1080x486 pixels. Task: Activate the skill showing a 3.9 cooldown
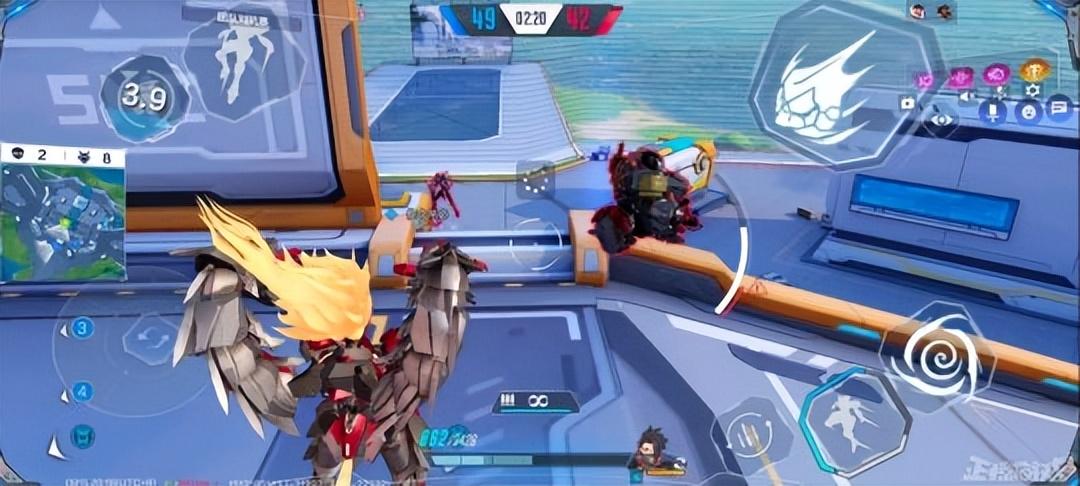[x=144, y=98]
